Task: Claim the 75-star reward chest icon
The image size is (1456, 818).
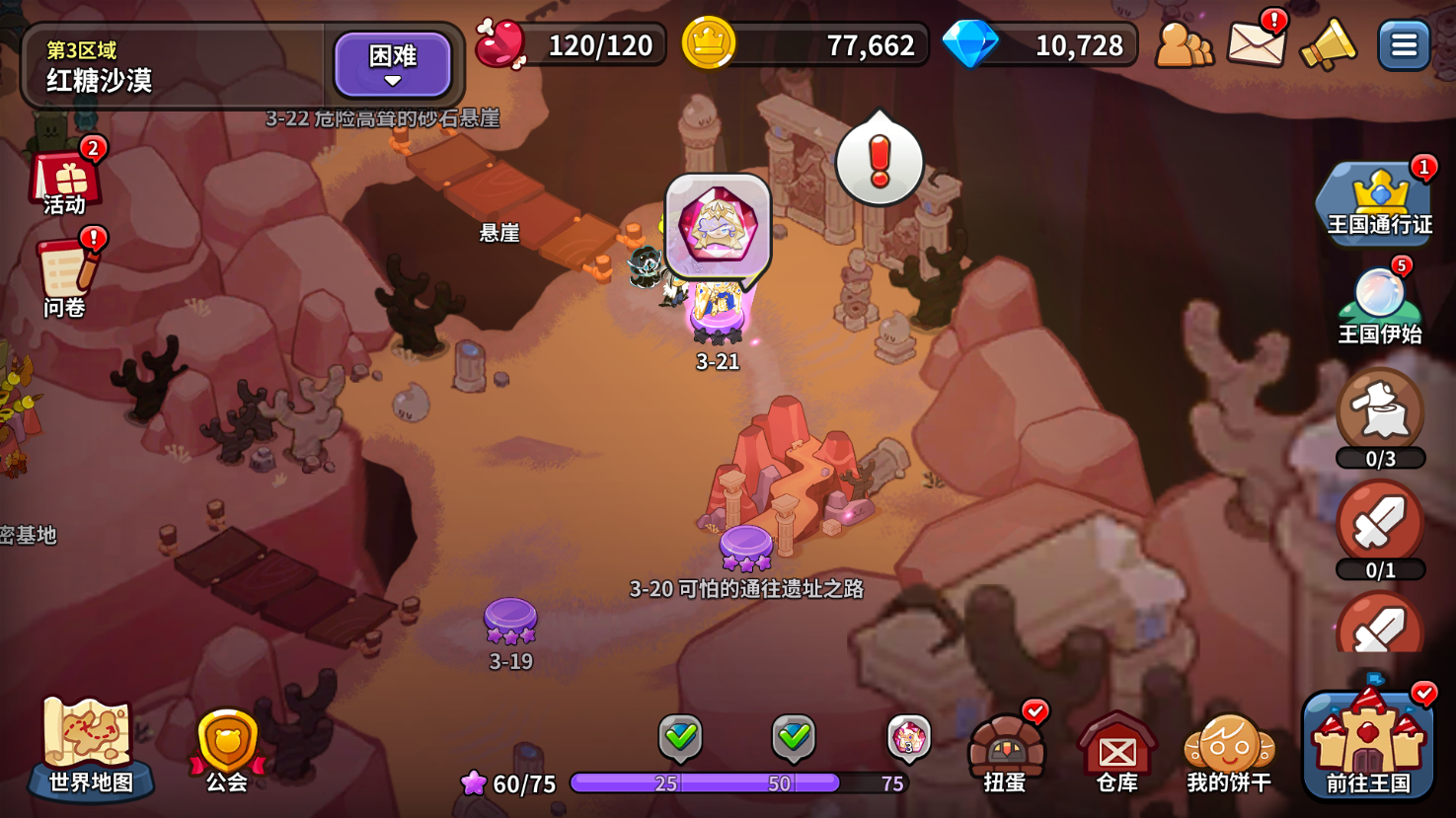Action: point(908,738)
